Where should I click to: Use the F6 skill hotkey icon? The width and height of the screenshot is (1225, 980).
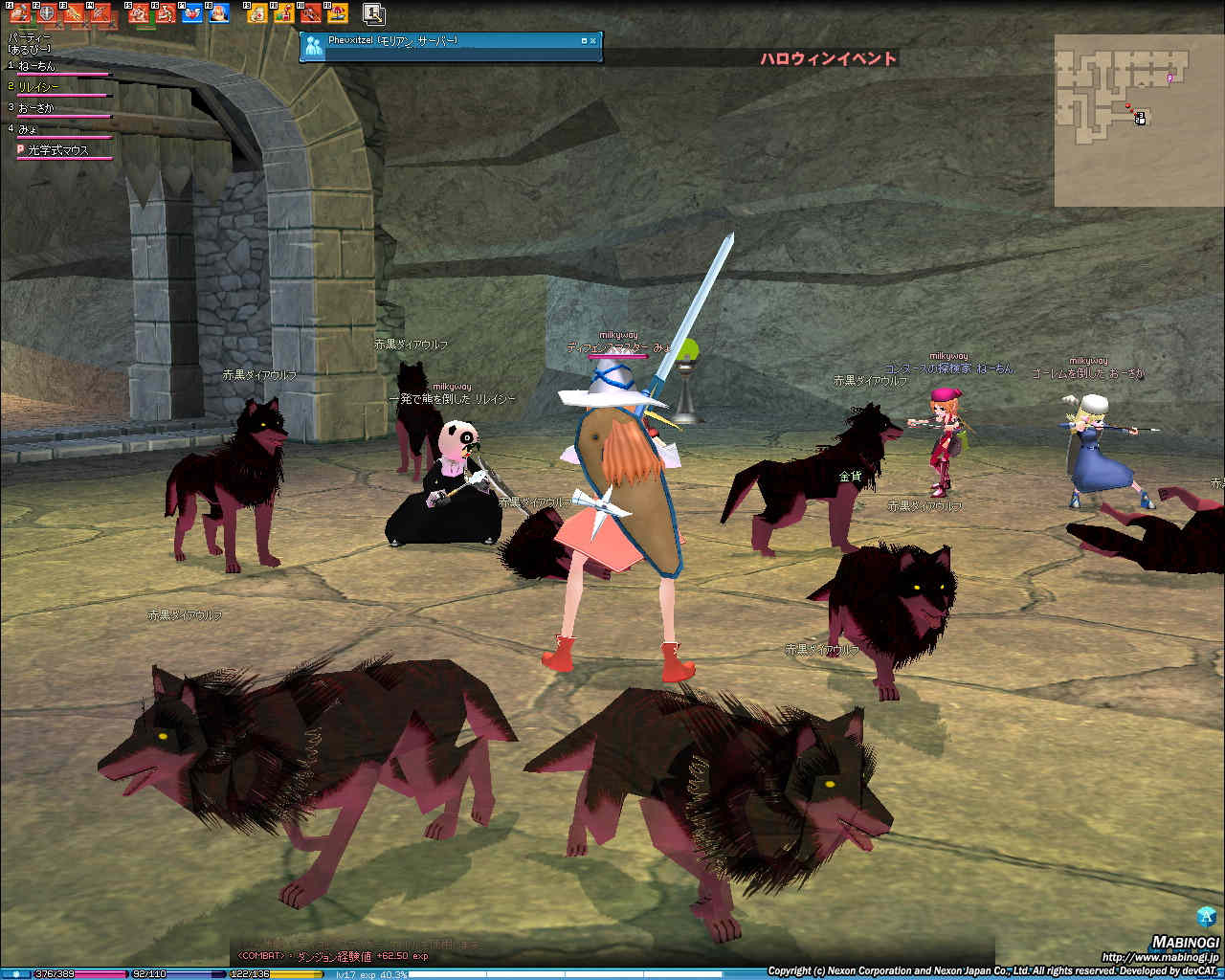pos(165,12)
